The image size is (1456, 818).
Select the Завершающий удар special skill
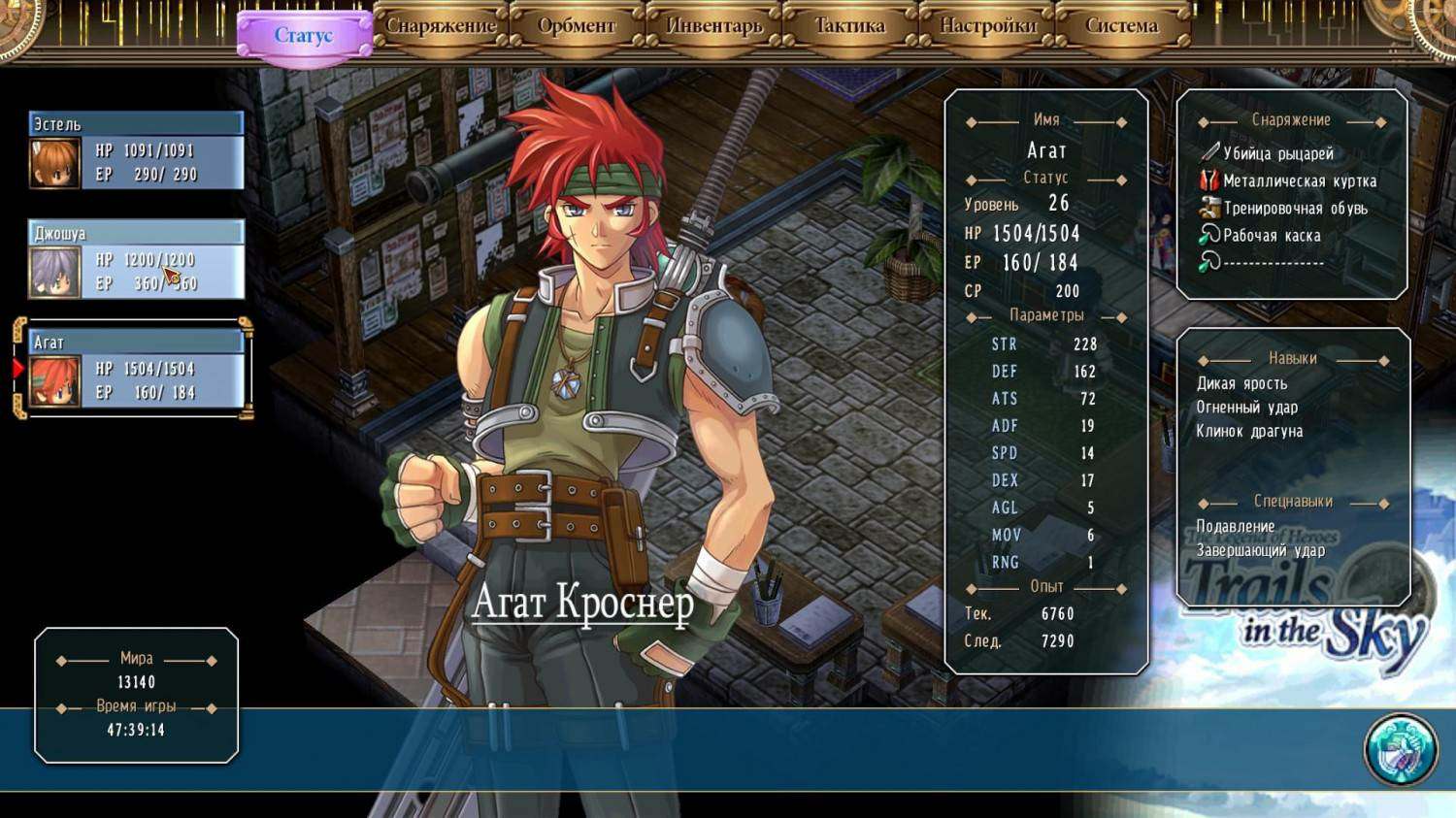[1260, 550]
